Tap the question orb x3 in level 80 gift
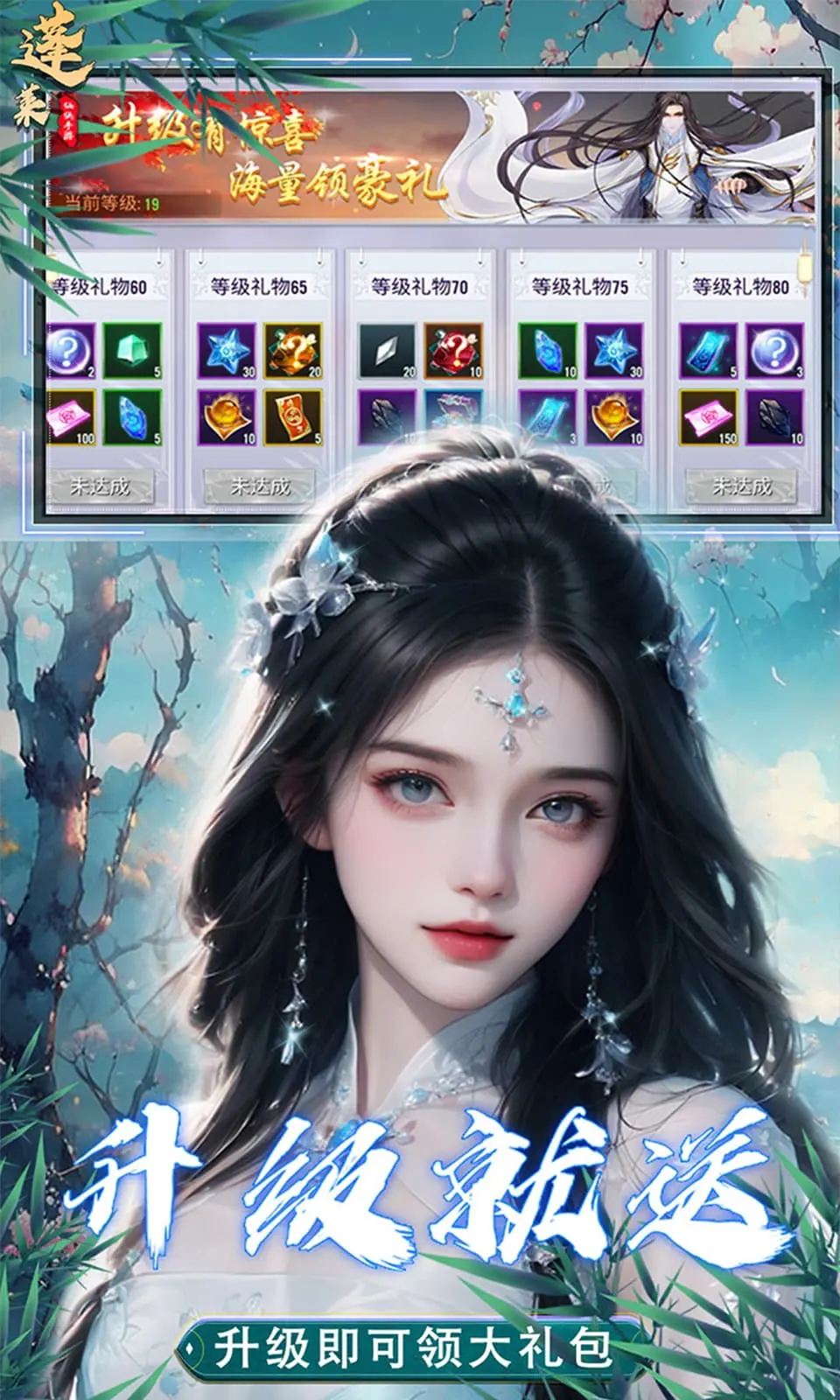This screenshot has width=840, height=1400. [775, 350]
